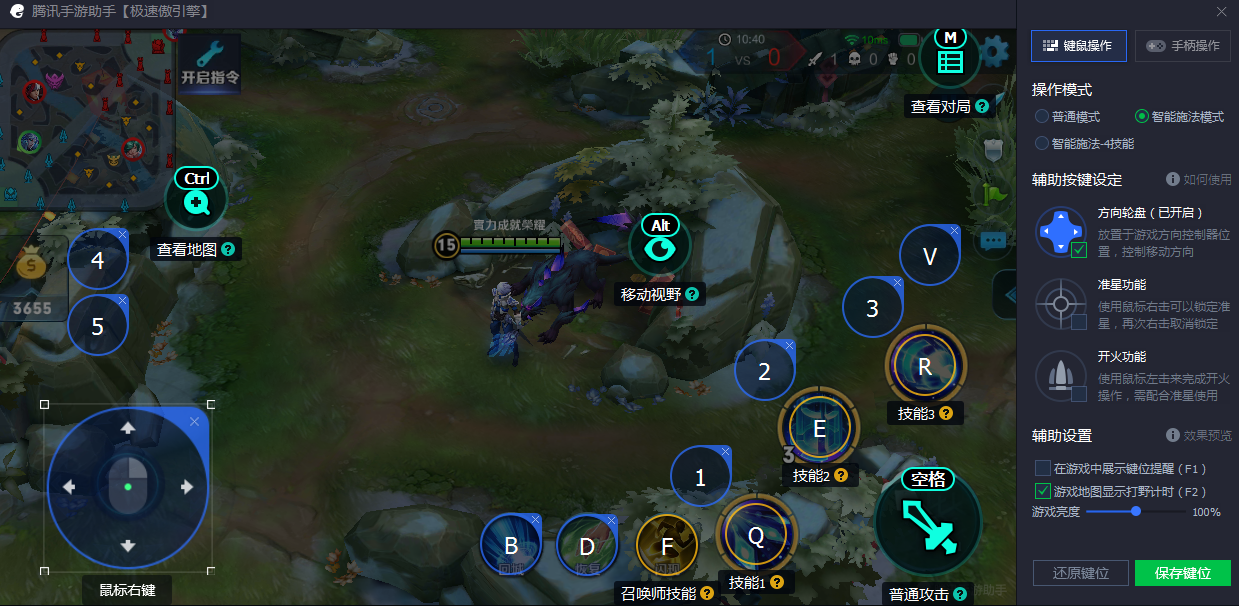The height and width of the screenshot is (606, 1239).
Task: Use the F summoner skill icon
Action: point(667,546)
